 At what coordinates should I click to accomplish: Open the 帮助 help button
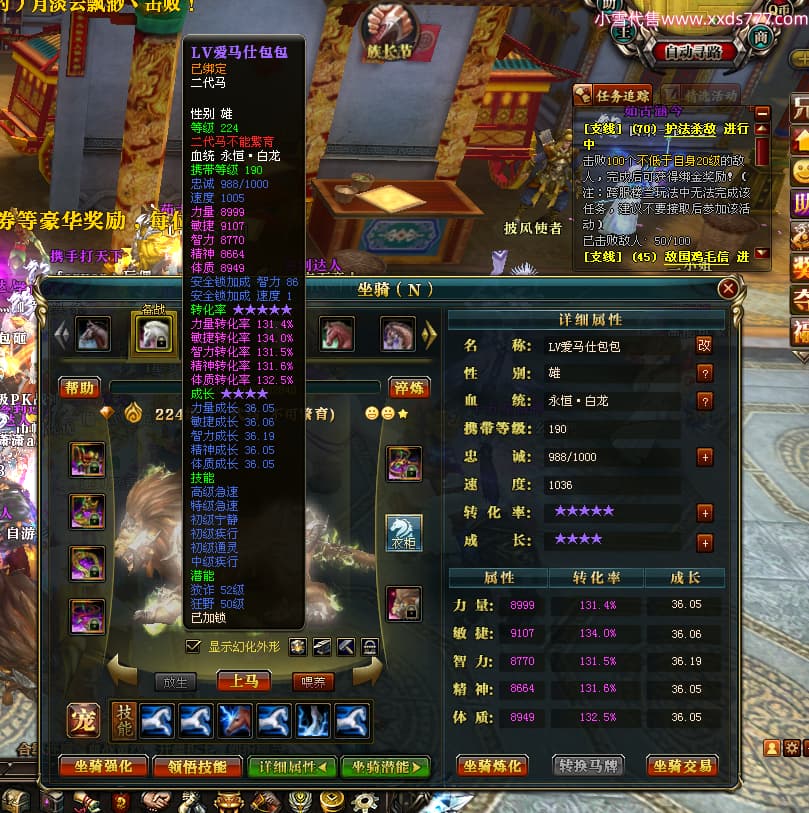tap(79, 388)
